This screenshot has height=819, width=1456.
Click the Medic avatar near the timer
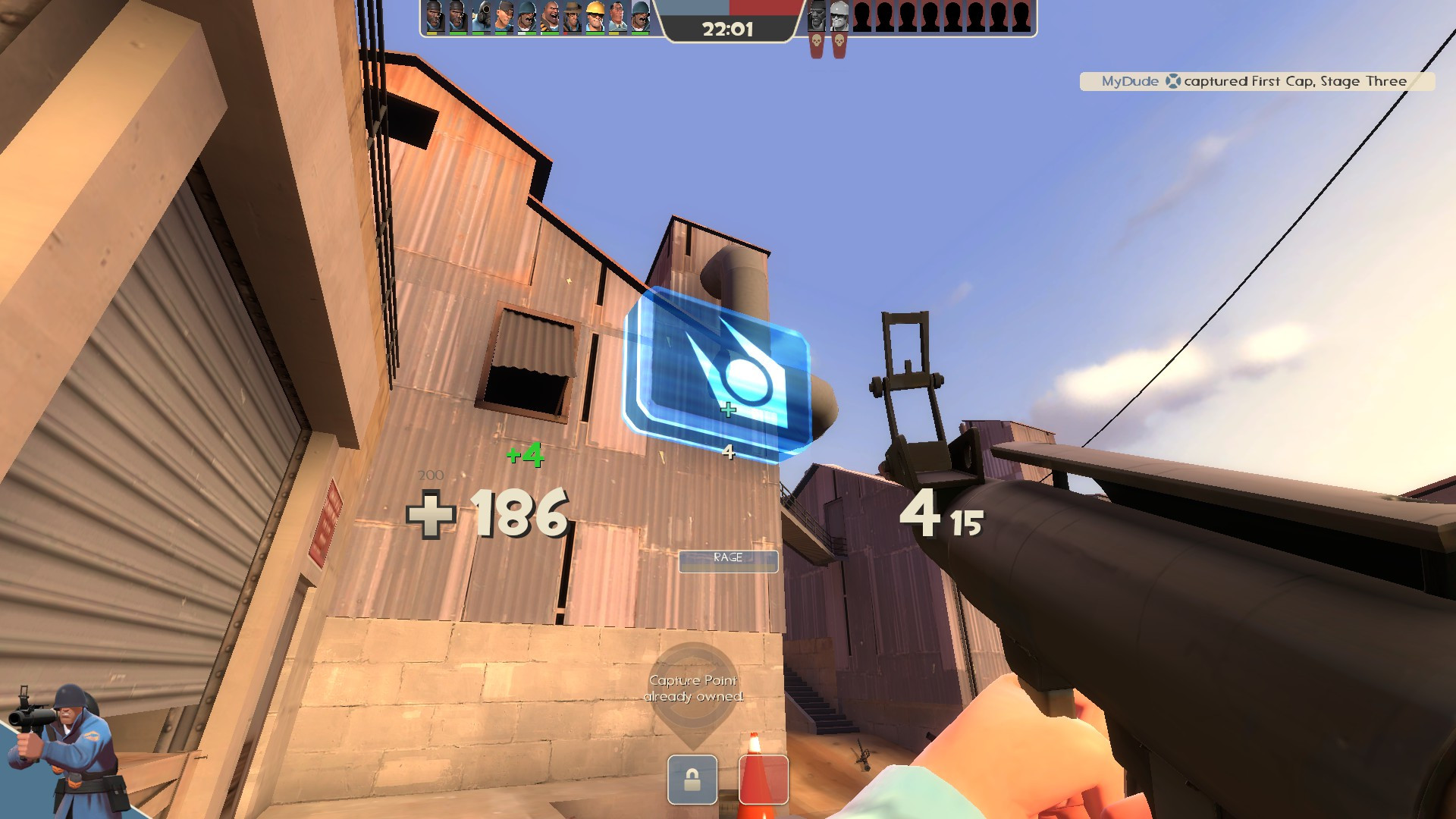coord(618,15)
